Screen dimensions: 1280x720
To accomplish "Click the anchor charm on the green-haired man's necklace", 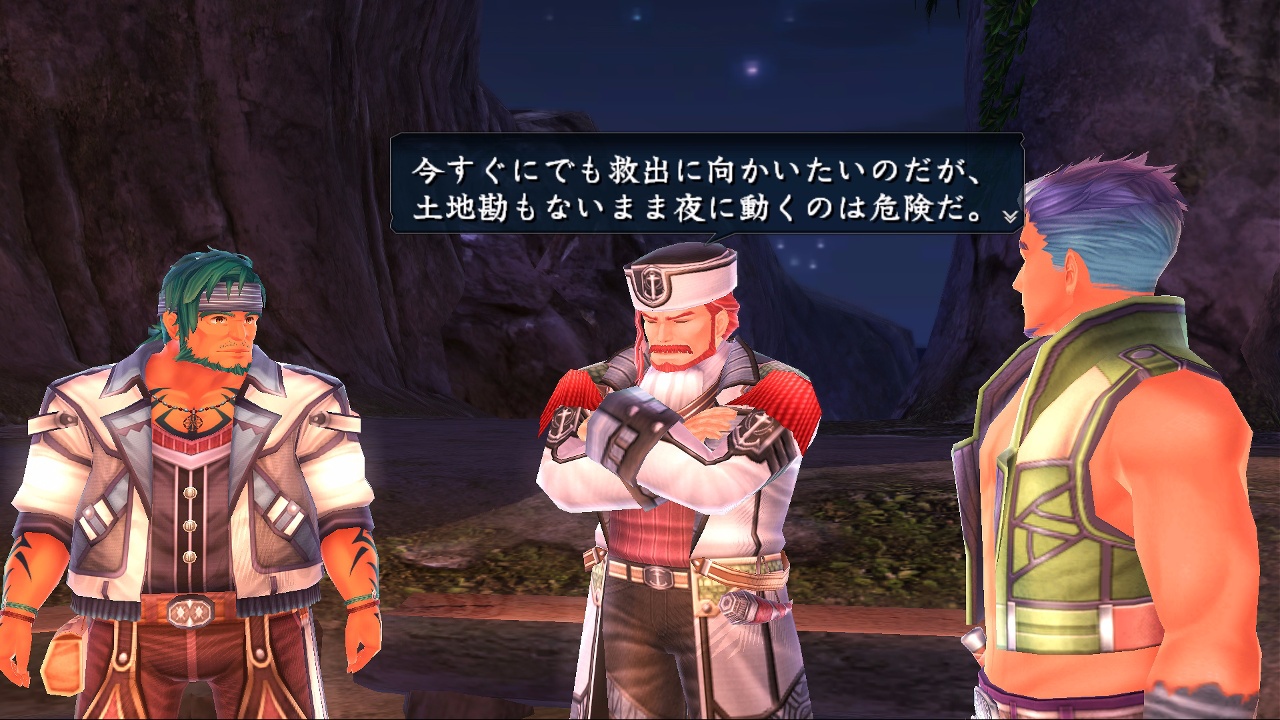I will click(192, 424).
